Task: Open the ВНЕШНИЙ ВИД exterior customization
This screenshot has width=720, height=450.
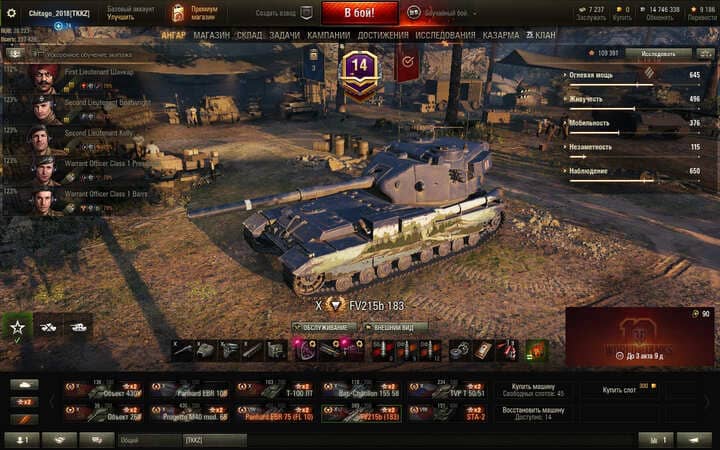Action: [401, 327]
